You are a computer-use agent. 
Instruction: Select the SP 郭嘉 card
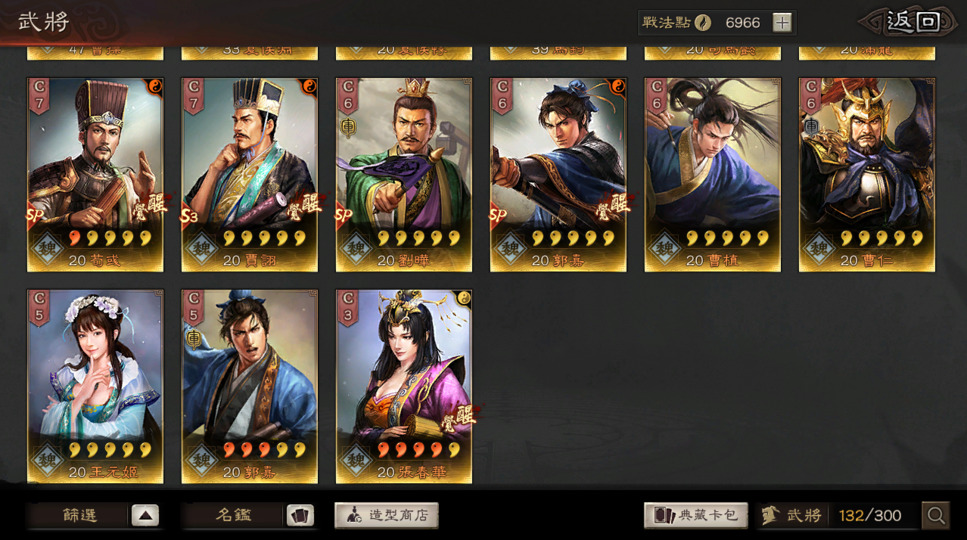558,175
